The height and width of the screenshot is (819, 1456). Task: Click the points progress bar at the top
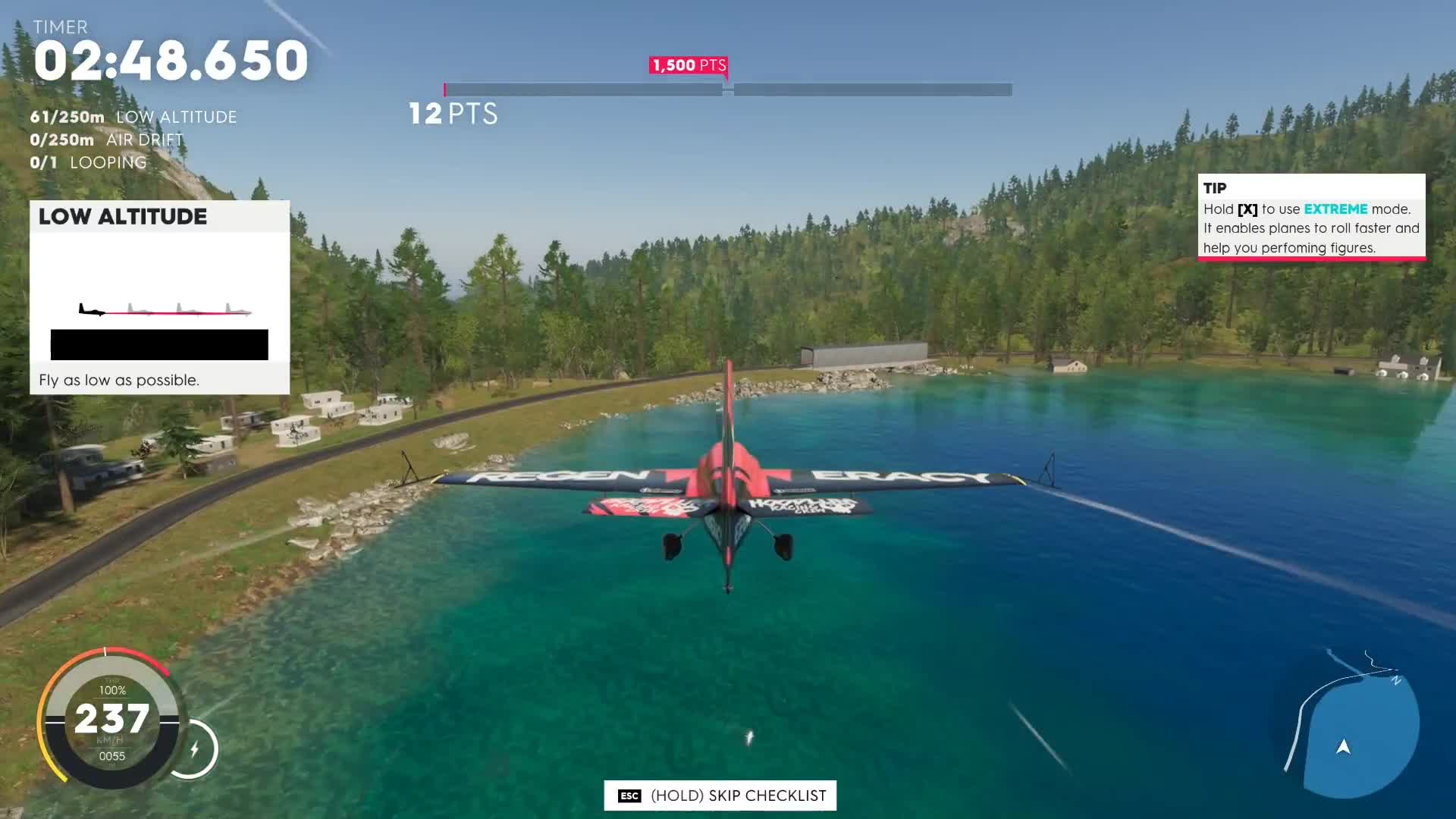[x=726, y=89]
